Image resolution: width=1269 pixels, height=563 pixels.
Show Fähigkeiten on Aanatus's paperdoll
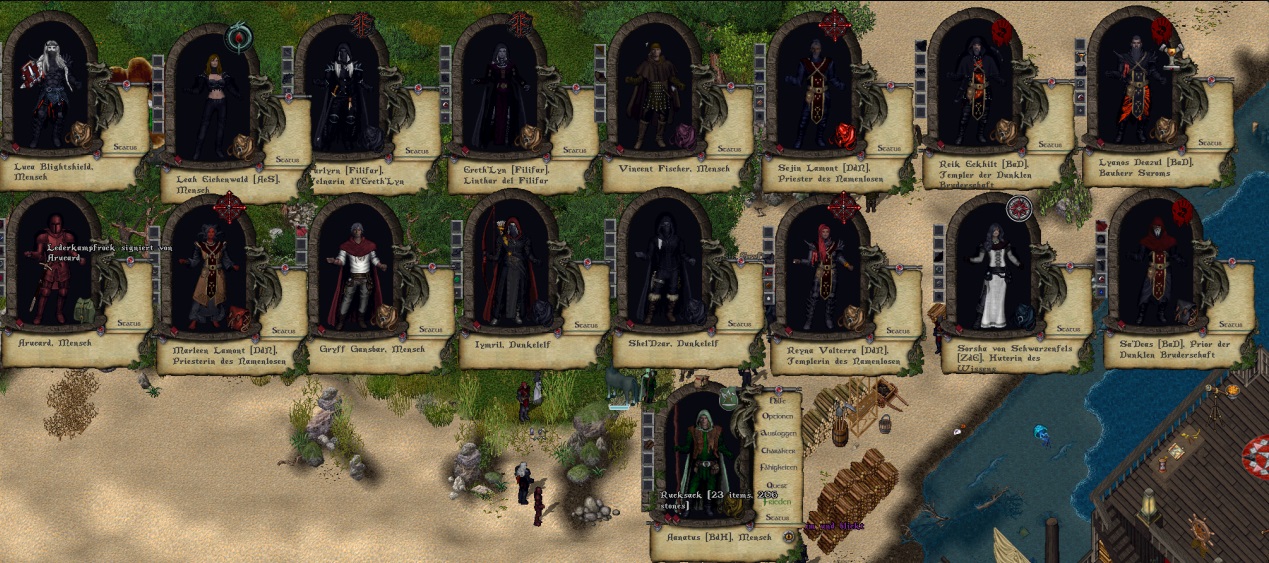777,467
